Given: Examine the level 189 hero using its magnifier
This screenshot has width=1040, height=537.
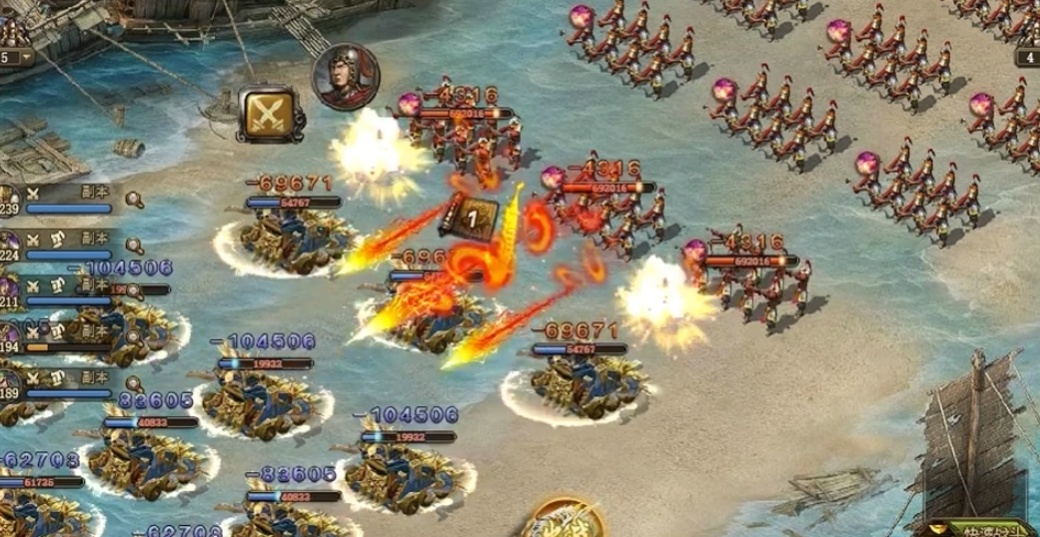Looking at the screenshot, I should point(134,383).
